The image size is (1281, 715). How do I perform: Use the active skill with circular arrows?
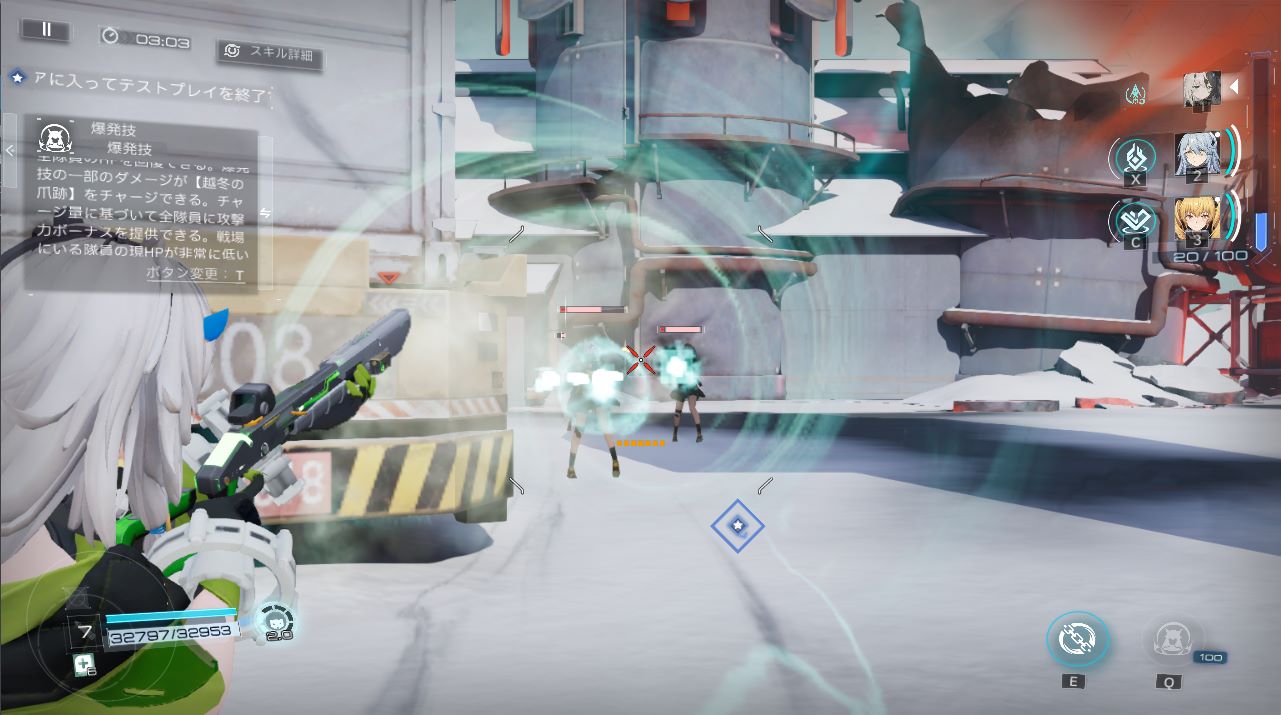(1077, 640)
